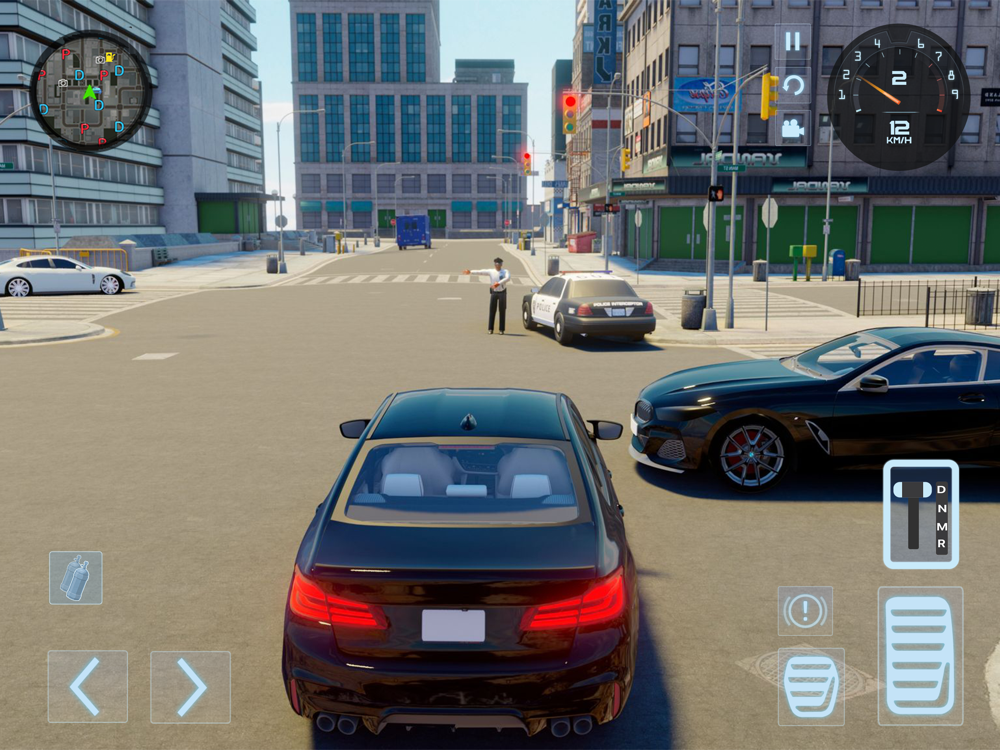Switch view with the video camera icon
This screenshot has width=1000, height=750.
click(x=792, y=128)
